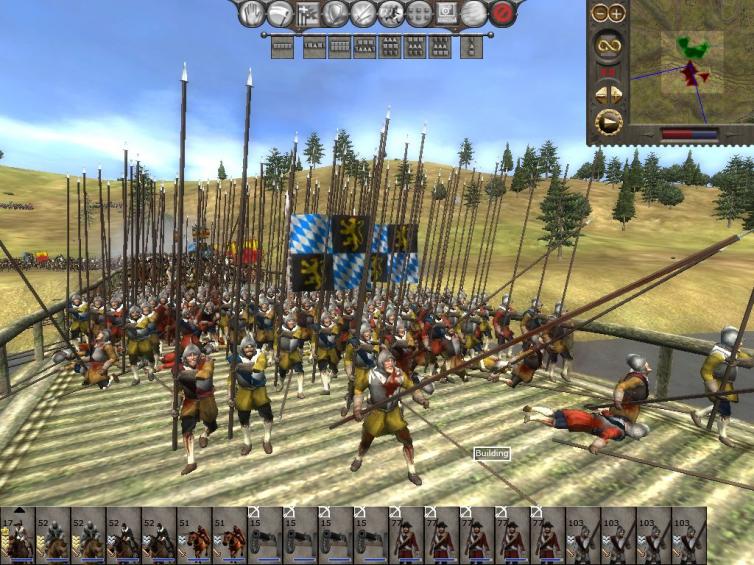The image size is (754, 565).
Task: Choose the column formation preset
Action: (x=471, y=46)
